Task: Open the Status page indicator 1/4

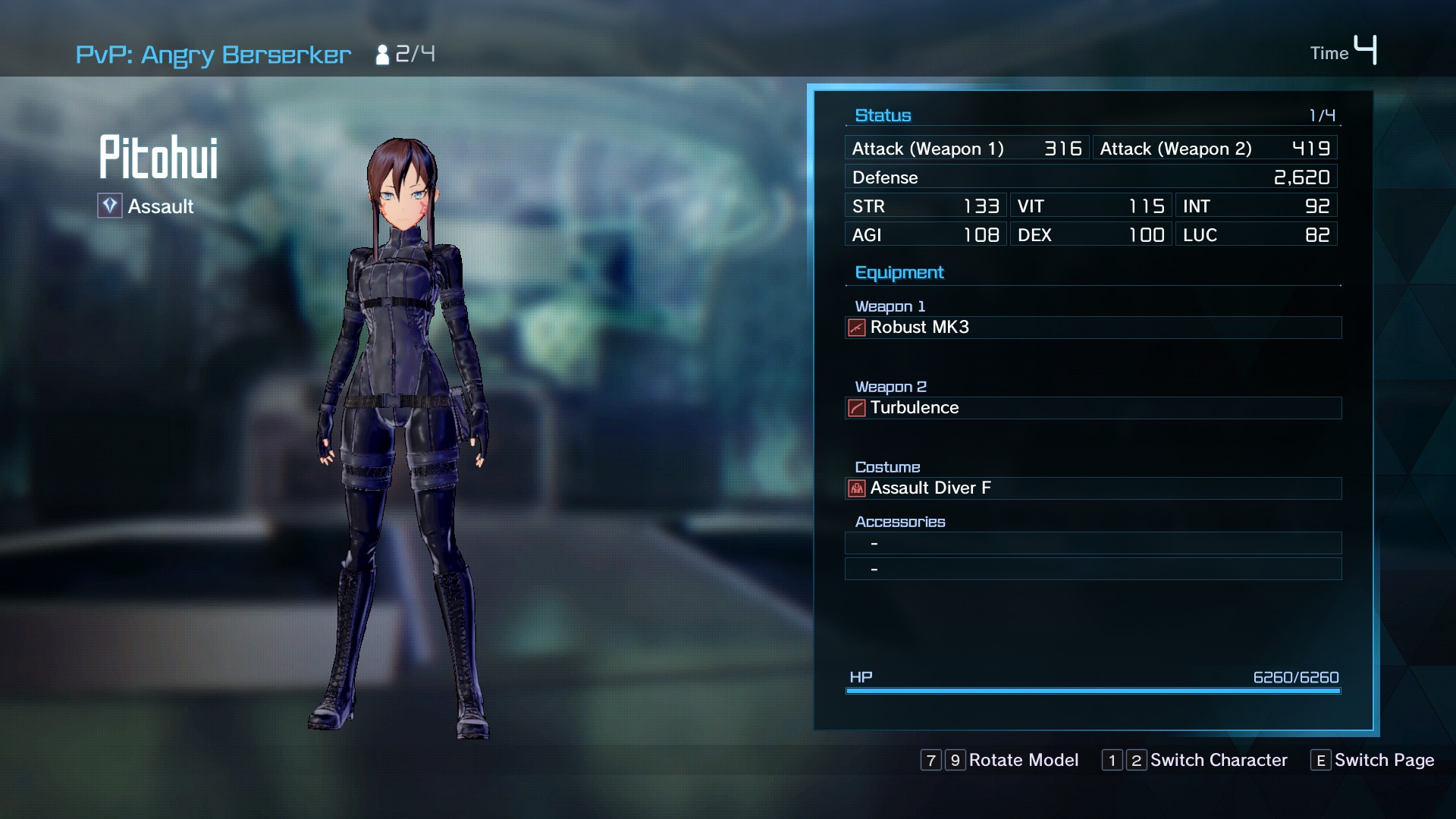Action: (1322, 115)
